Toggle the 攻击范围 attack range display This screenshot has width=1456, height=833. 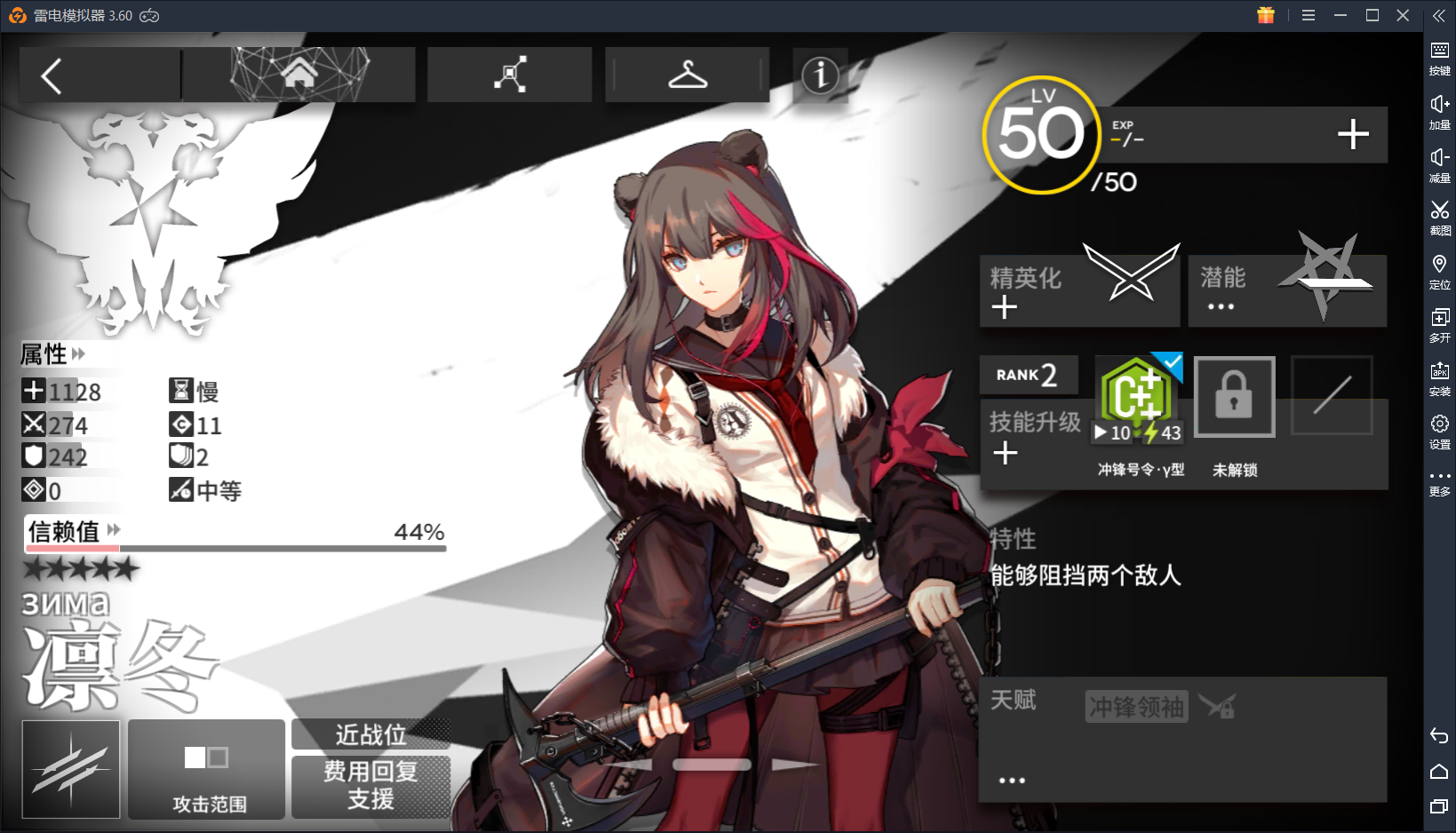coord(206,769)
